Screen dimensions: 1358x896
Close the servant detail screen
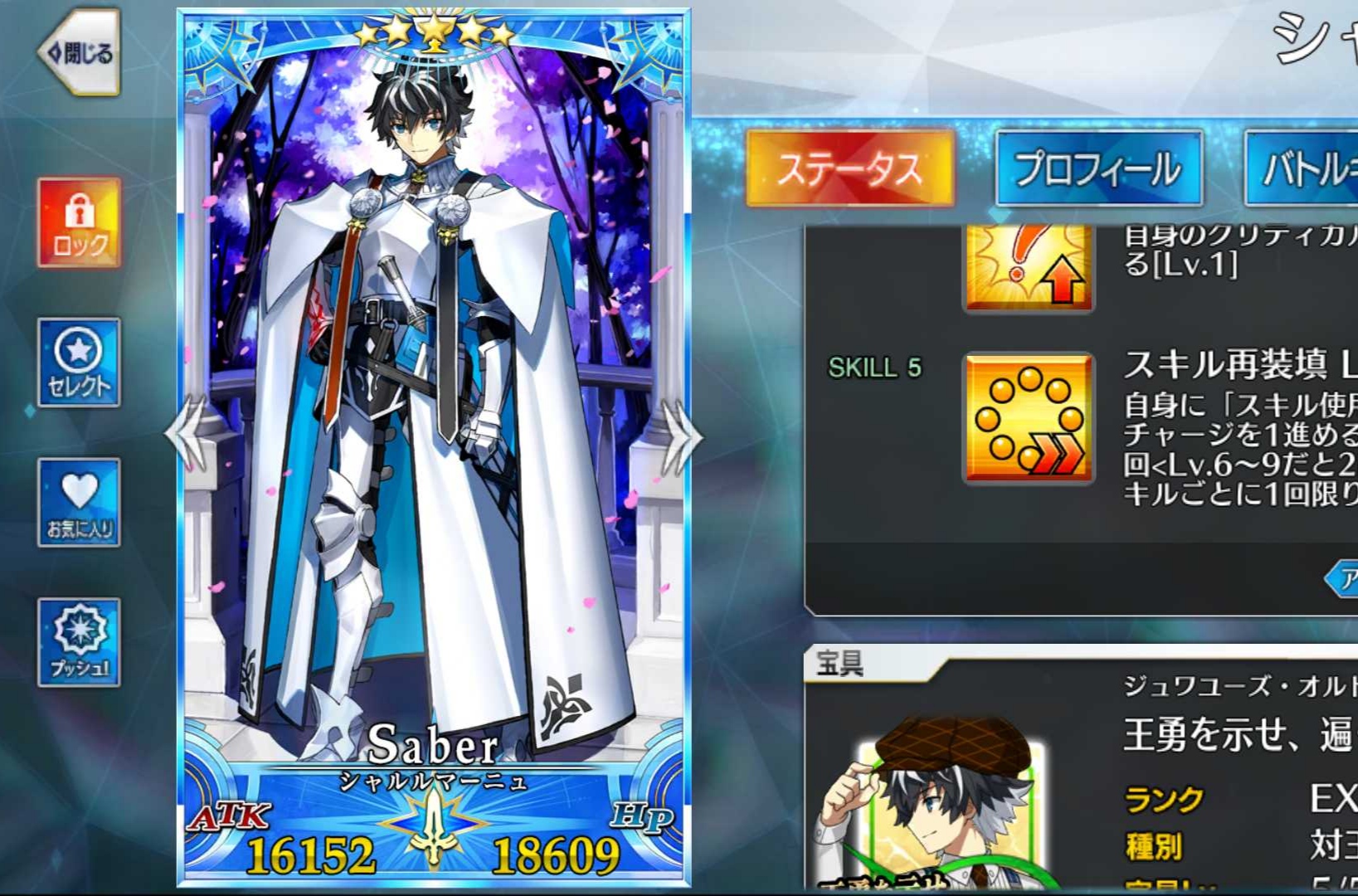(80, 54)
